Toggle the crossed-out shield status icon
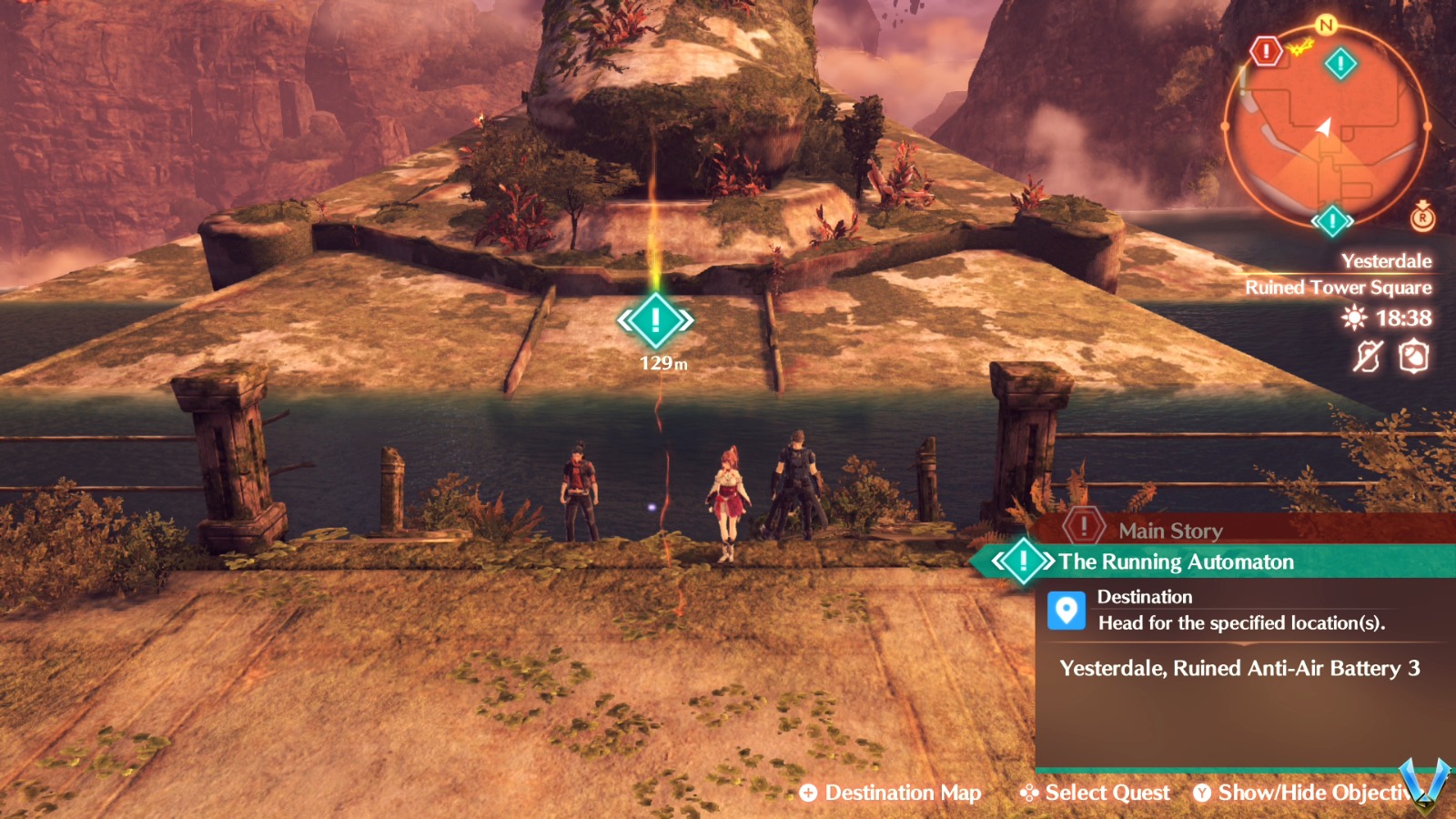This screenshot has width=1456, height=819. (1368, 359)
